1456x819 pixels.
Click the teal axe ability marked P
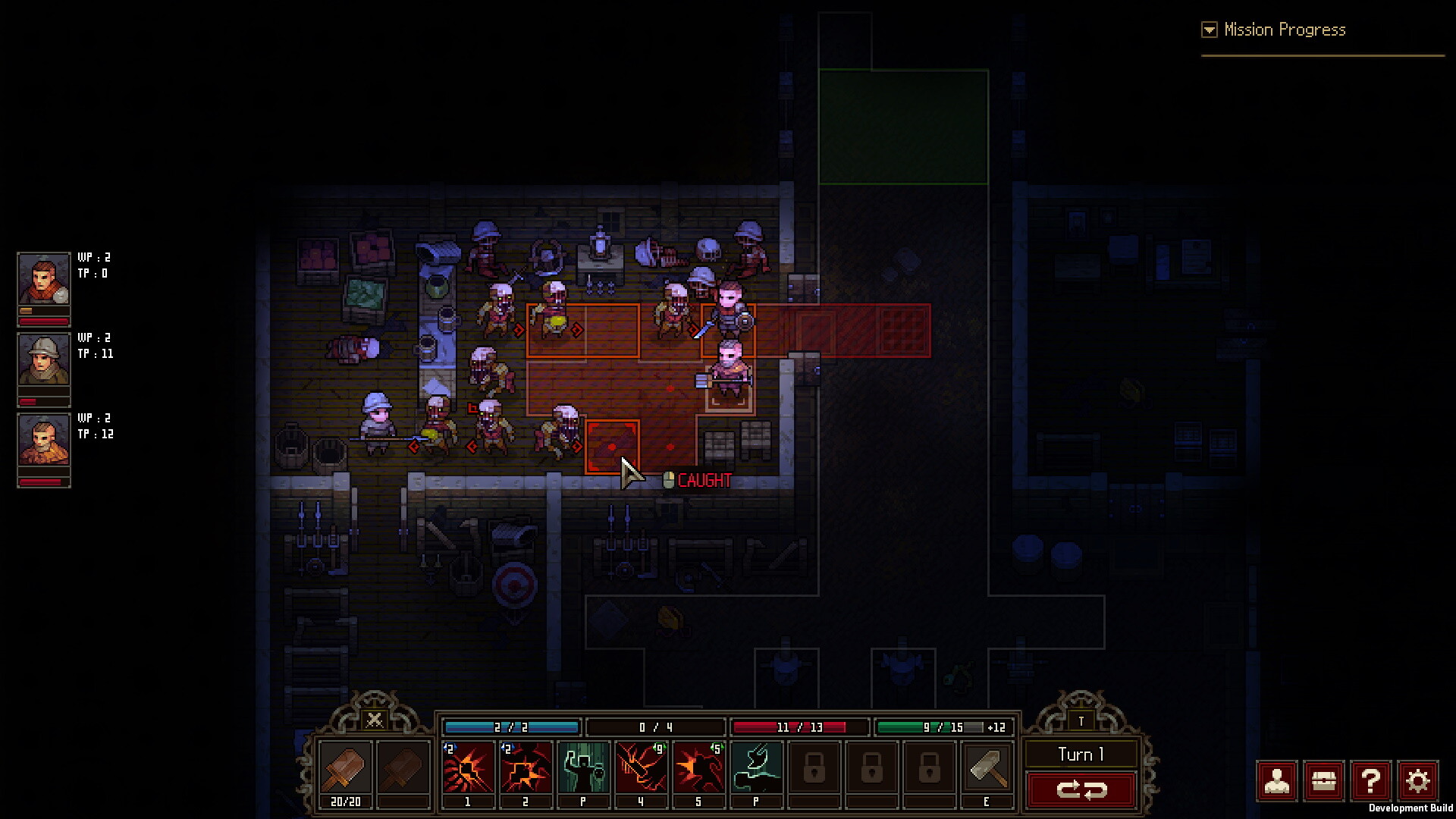click(x=756, y=768)
